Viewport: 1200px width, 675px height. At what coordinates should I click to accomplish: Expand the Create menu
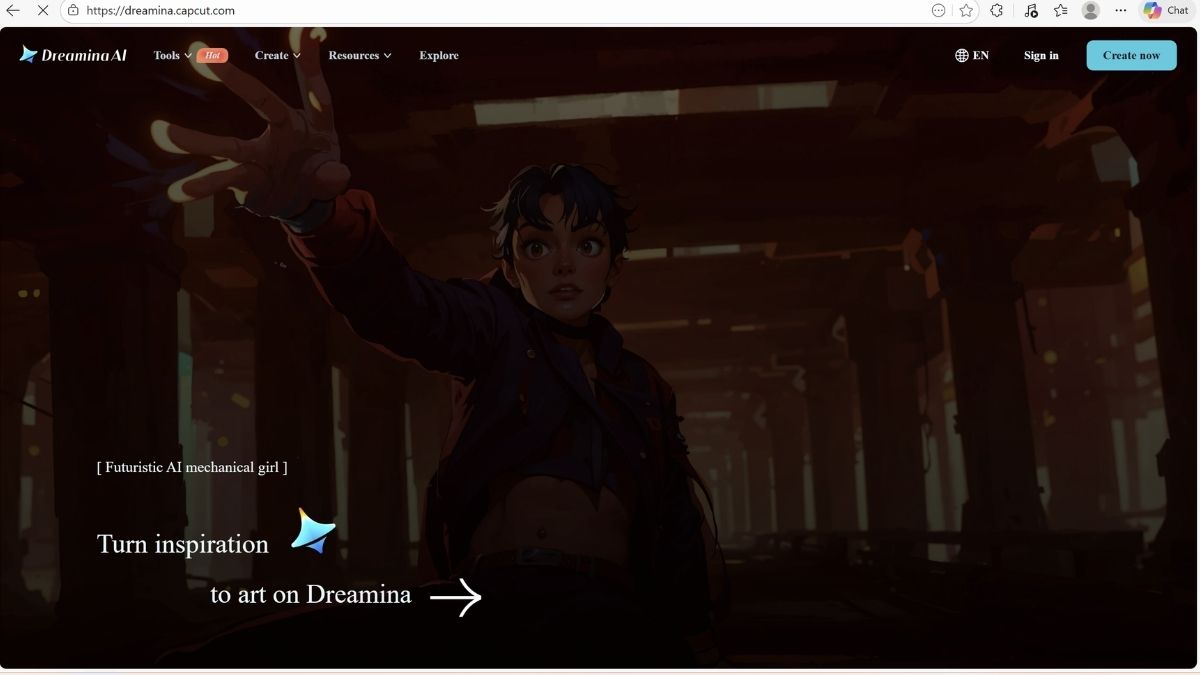tap(277, 56)
